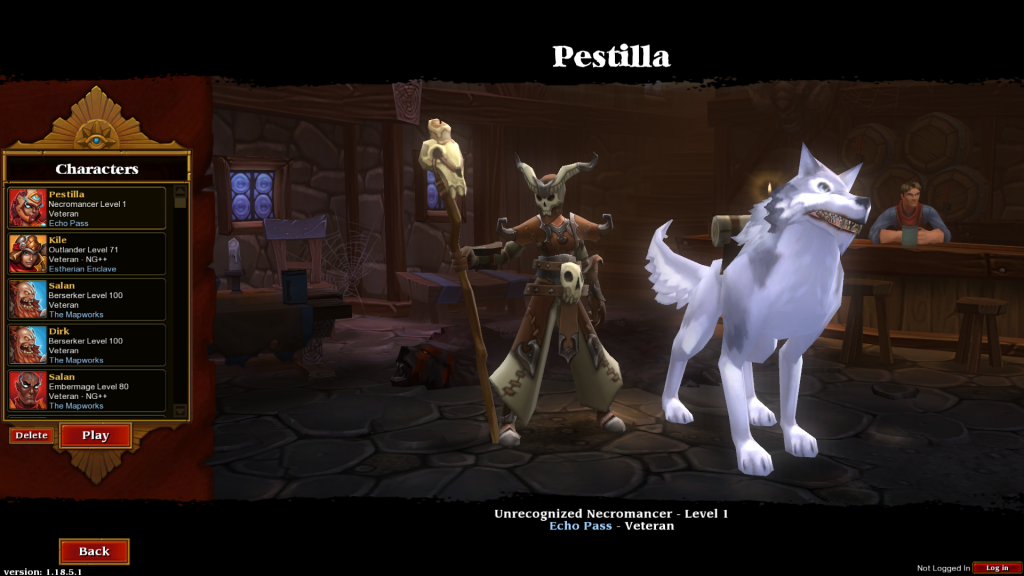Pick Dirk the Berserker character
The width and height of the screenshot is (1024, 576).
click(x=87, y=345)
